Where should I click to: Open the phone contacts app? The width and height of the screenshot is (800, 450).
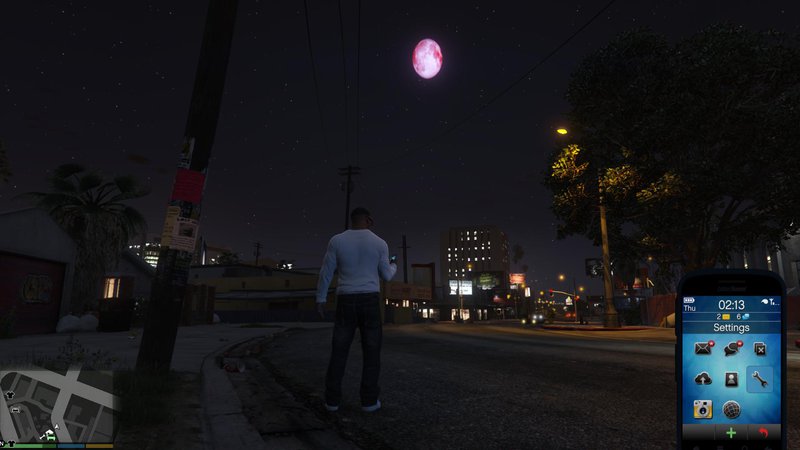pos(731,379)
